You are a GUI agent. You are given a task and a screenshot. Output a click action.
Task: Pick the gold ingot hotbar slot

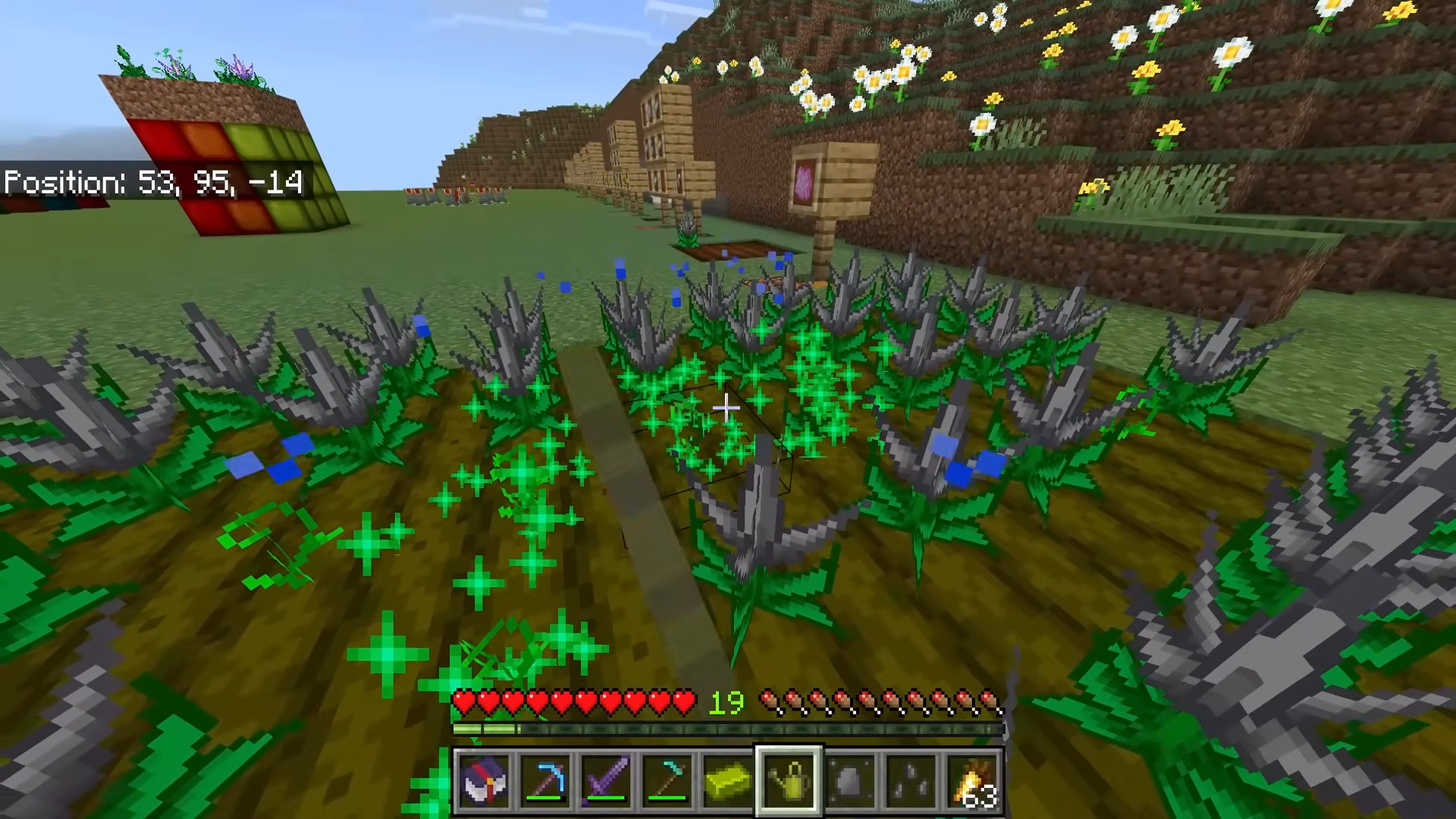[727, 780]
